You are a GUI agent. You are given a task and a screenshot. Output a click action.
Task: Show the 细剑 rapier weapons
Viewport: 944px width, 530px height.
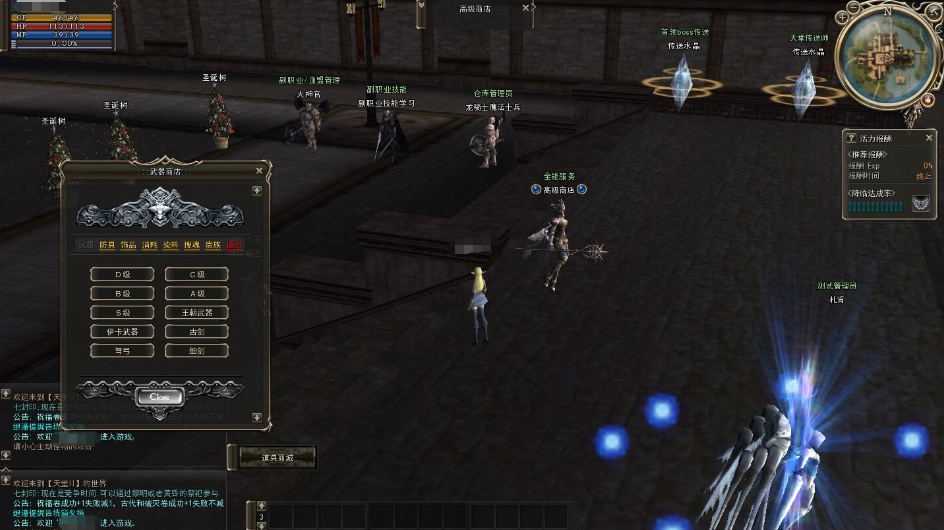point(196,350)
